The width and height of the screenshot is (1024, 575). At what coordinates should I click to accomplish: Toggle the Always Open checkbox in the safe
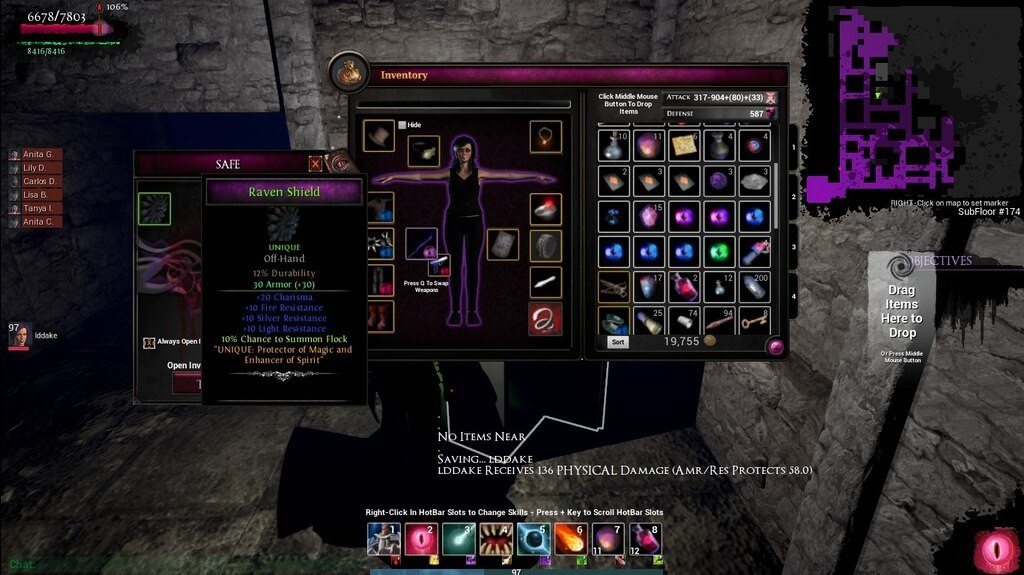tap(149, 342)
